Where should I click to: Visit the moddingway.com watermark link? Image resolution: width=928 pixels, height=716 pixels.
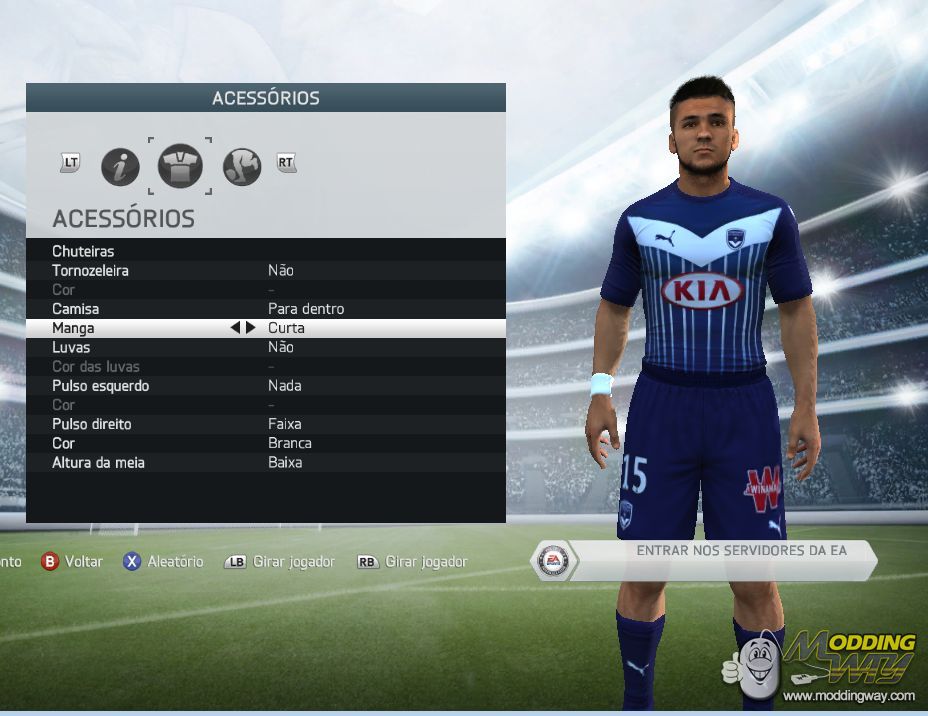(848, 696)
